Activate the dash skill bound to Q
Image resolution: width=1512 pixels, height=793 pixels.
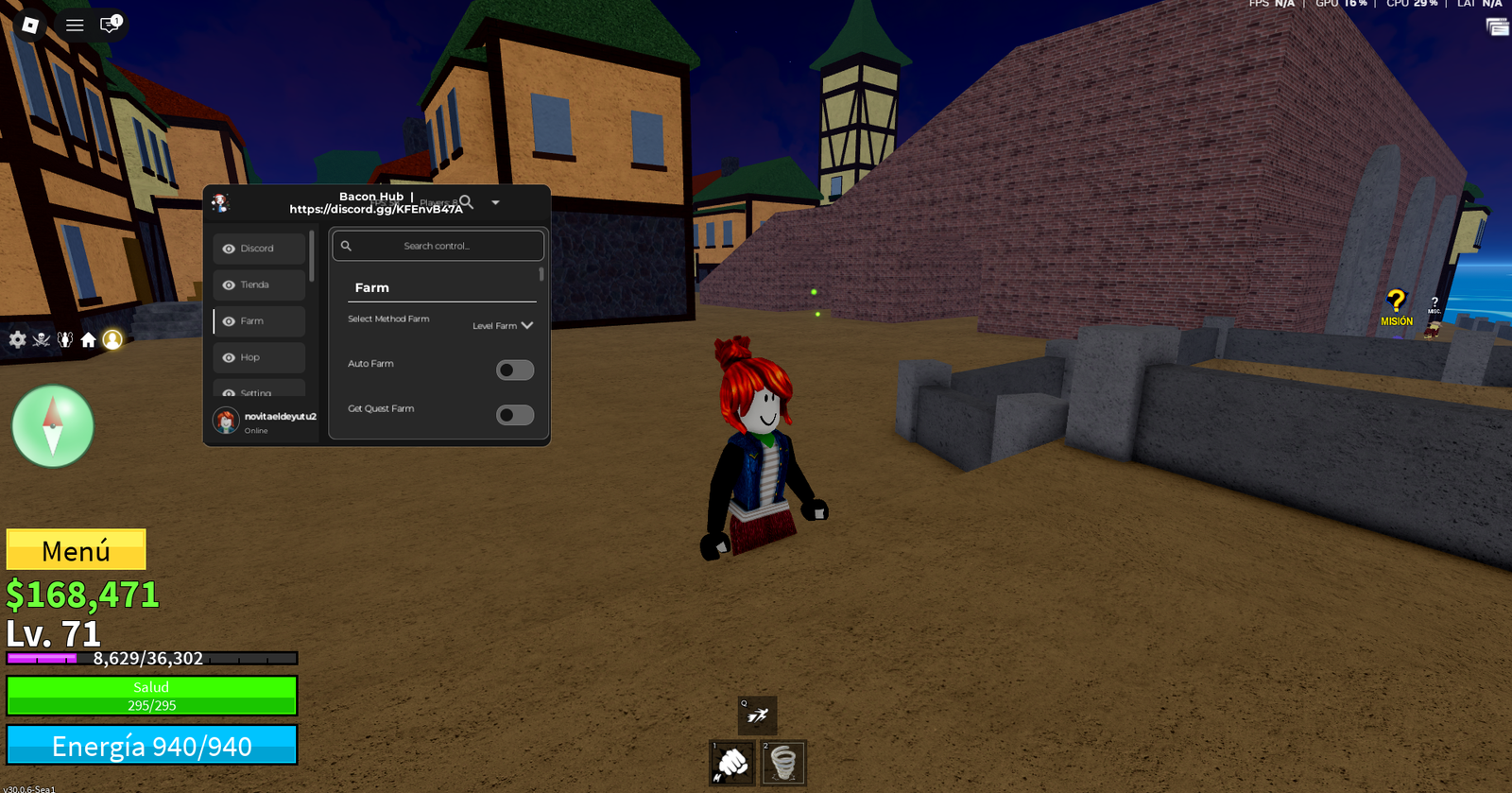[x=756, y=716]
